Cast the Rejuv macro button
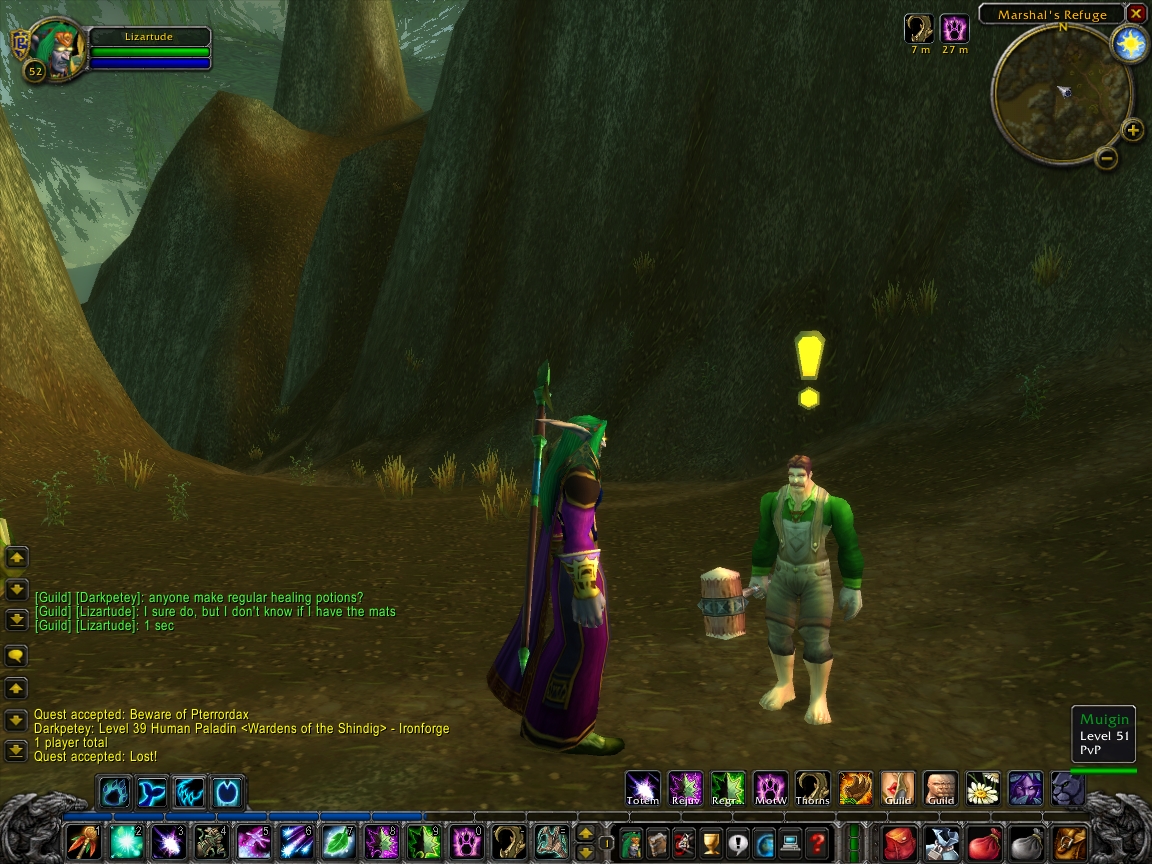This screenshot has height=864, width=1152. pyautogui.click(x=685, y=788)
